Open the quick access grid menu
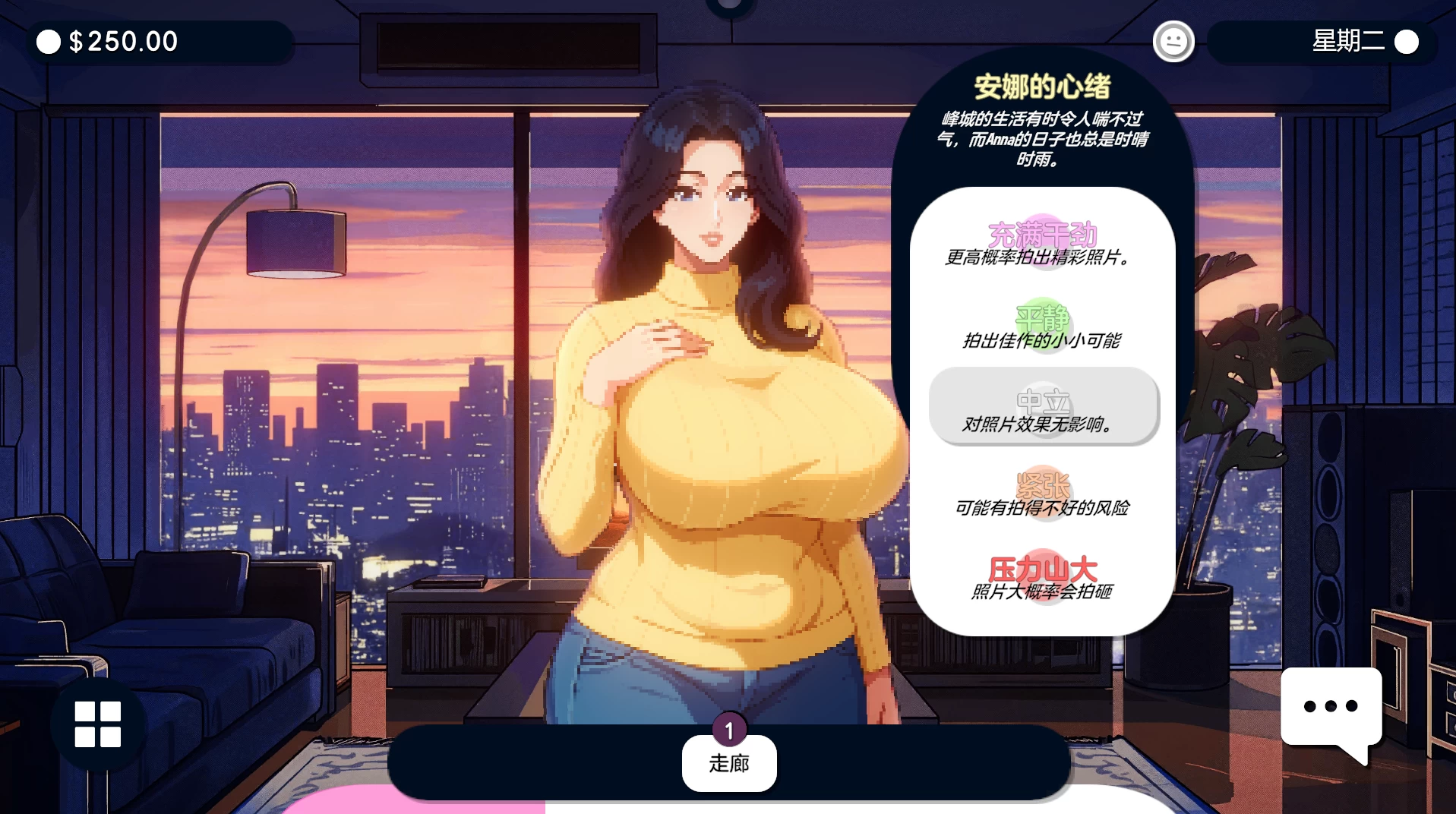This screenshot has height=814, width=1456. click(97, 725)
